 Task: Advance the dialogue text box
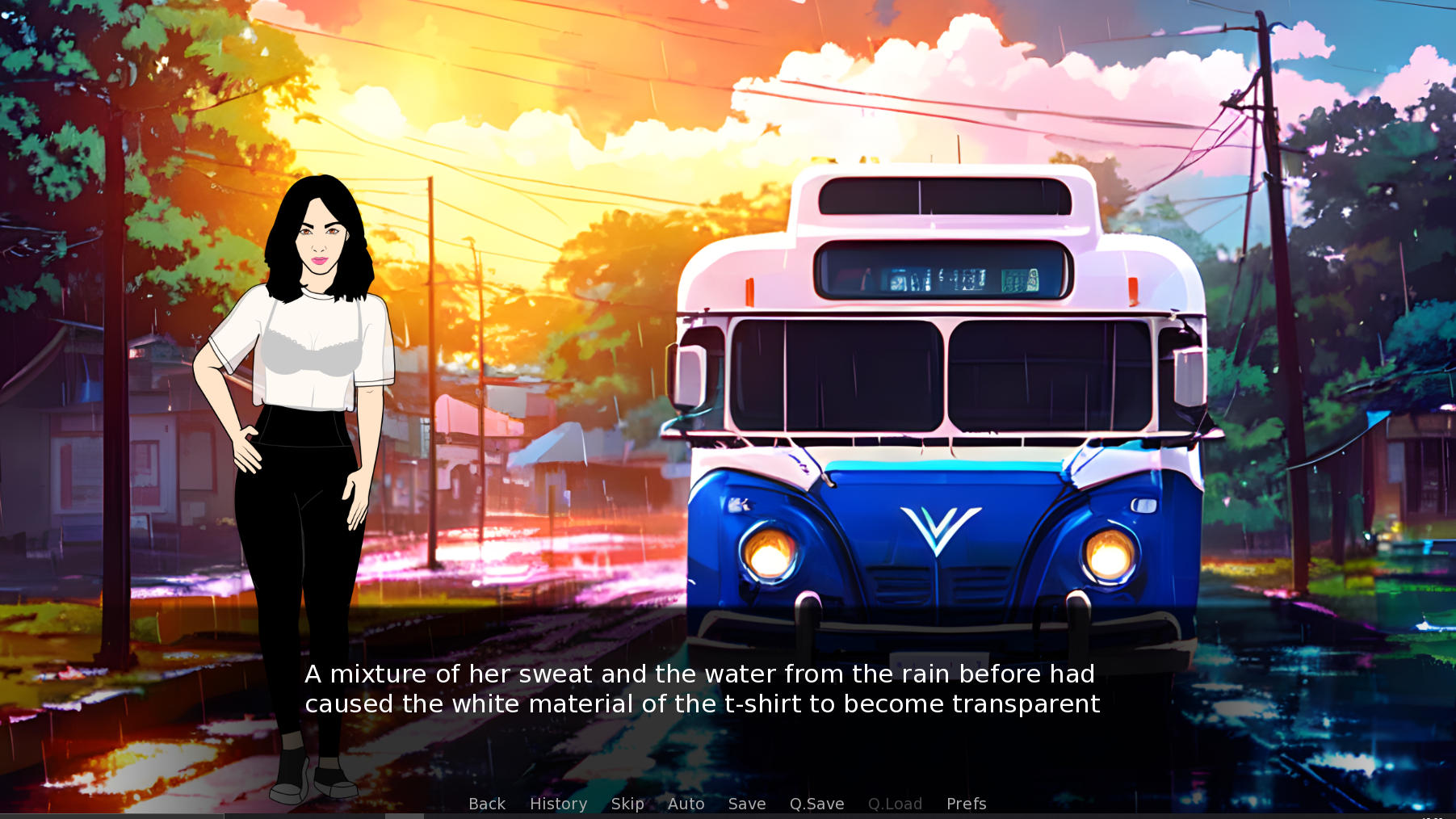tap(702, 689)
